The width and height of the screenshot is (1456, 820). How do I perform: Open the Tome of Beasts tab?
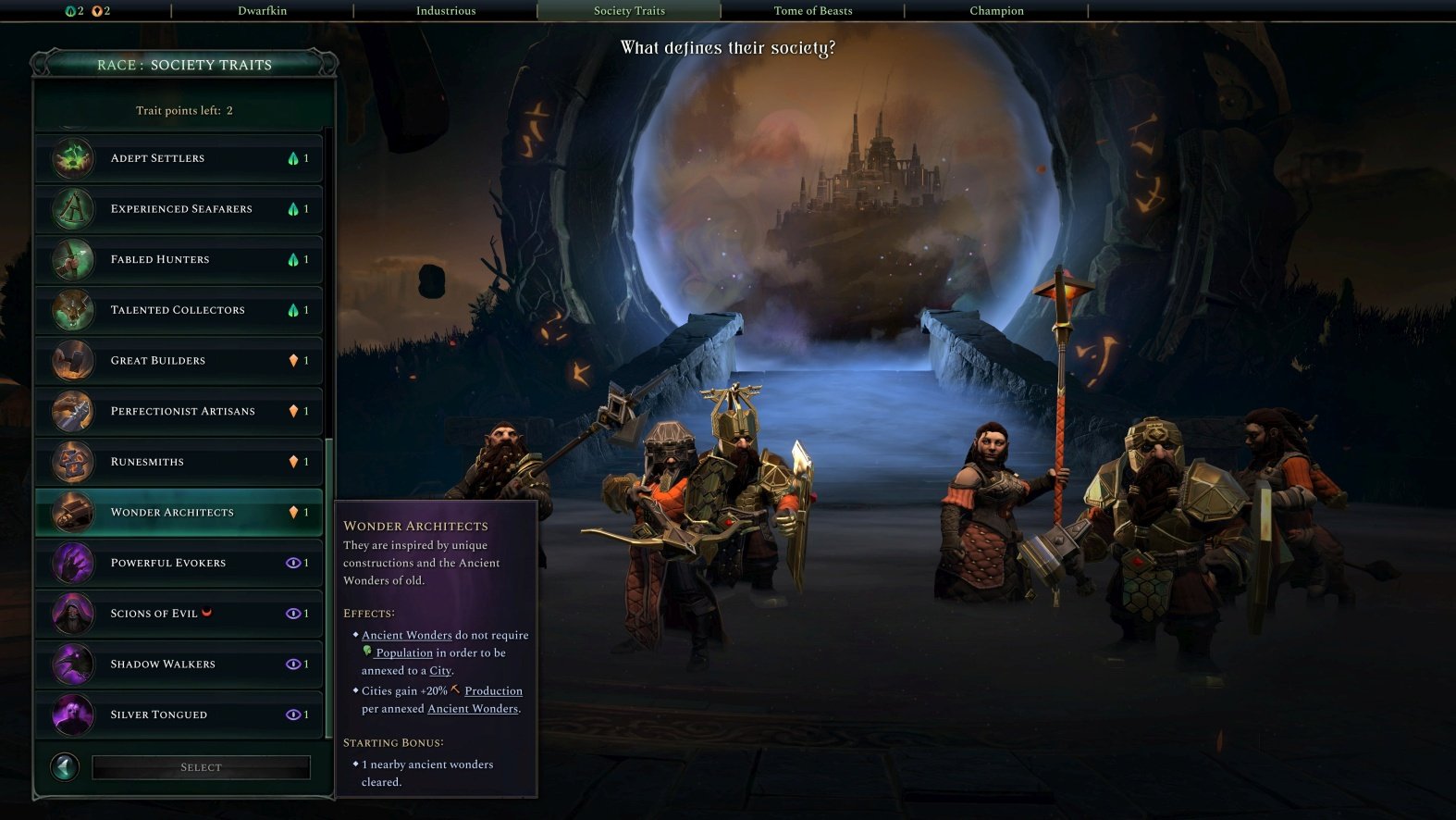click(812, 10)
